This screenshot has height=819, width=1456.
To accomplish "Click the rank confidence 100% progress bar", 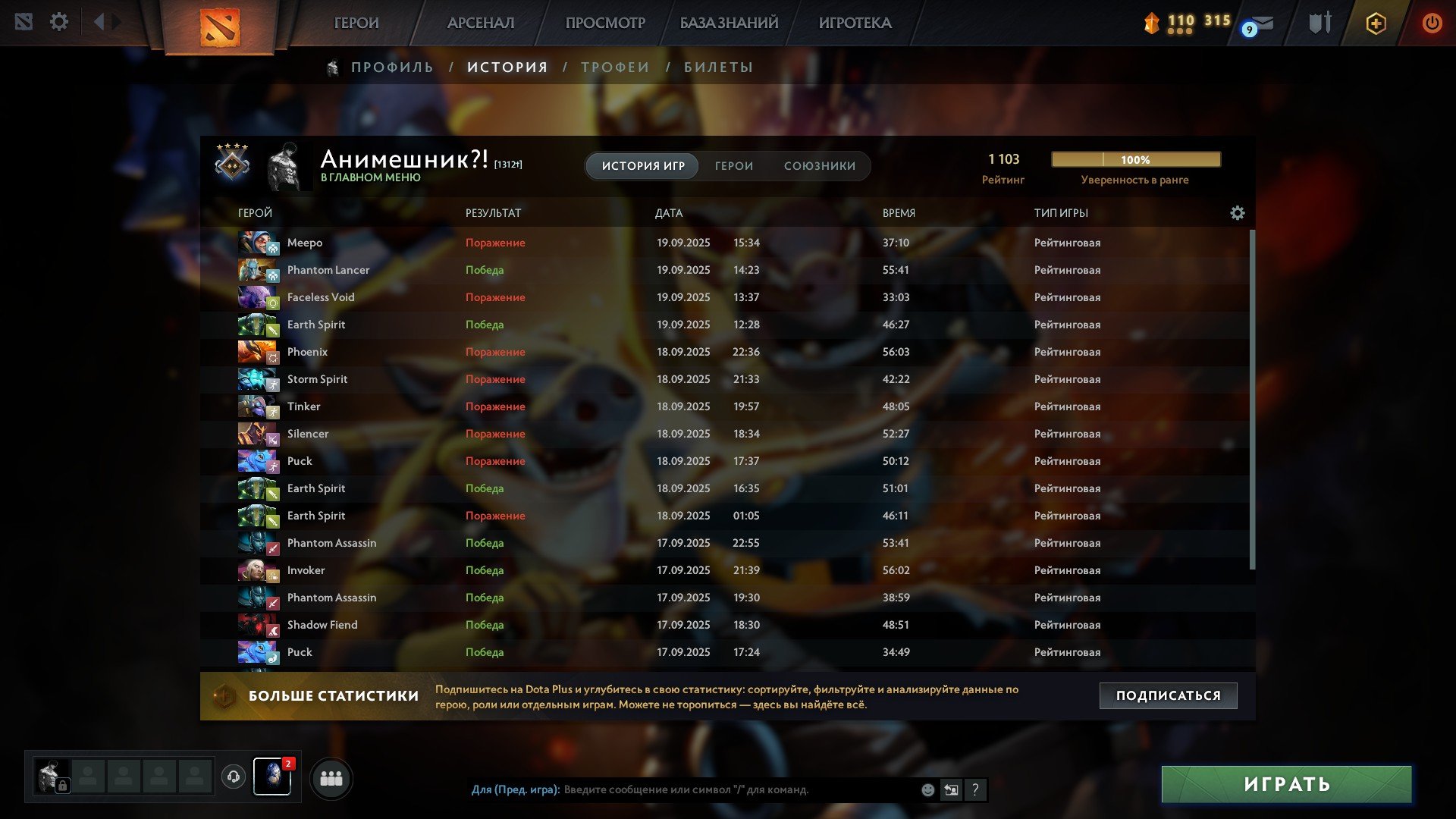I will [x=1135, y=159].
